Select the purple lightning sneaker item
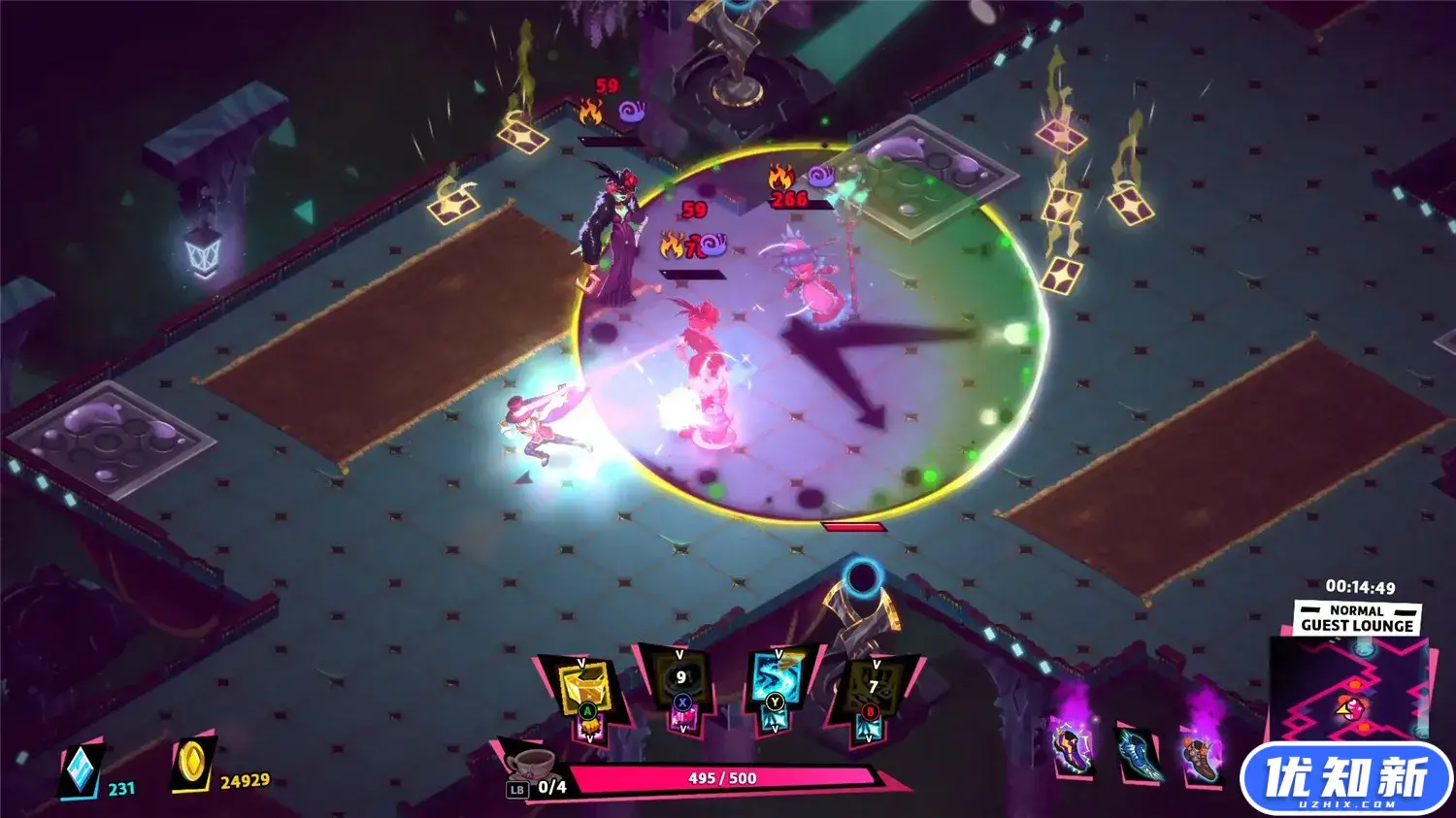The image size is (1456, 818). (x=1073, y=749)
